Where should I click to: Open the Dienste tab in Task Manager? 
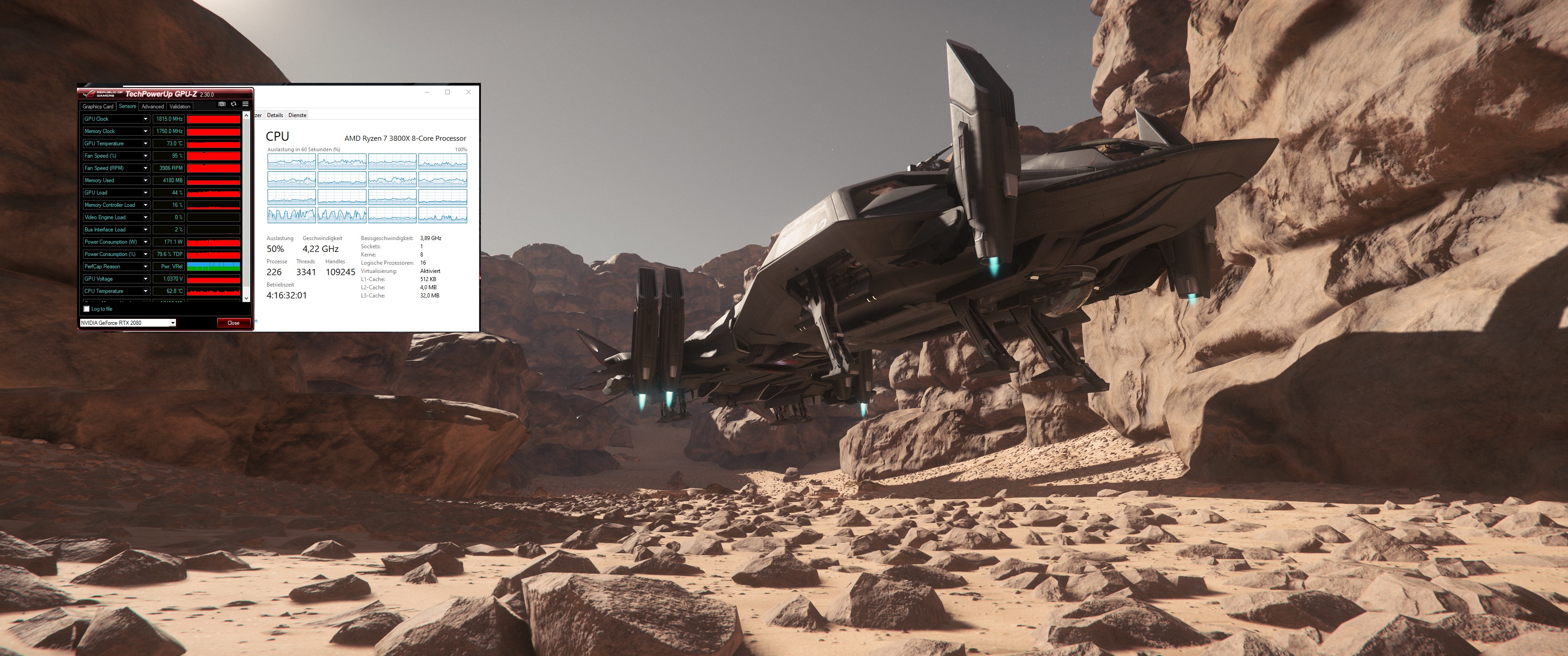[x=297, y=115]
